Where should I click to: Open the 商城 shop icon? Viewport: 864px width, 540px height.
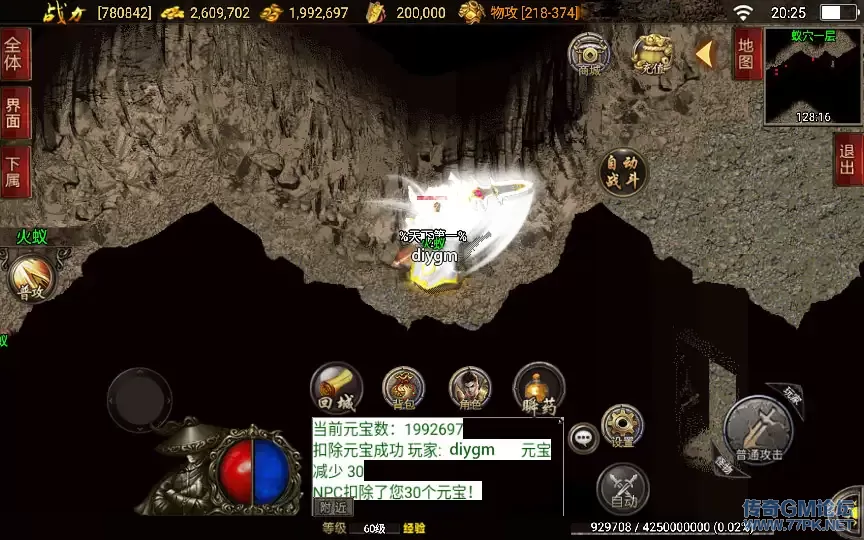(590, 53)
